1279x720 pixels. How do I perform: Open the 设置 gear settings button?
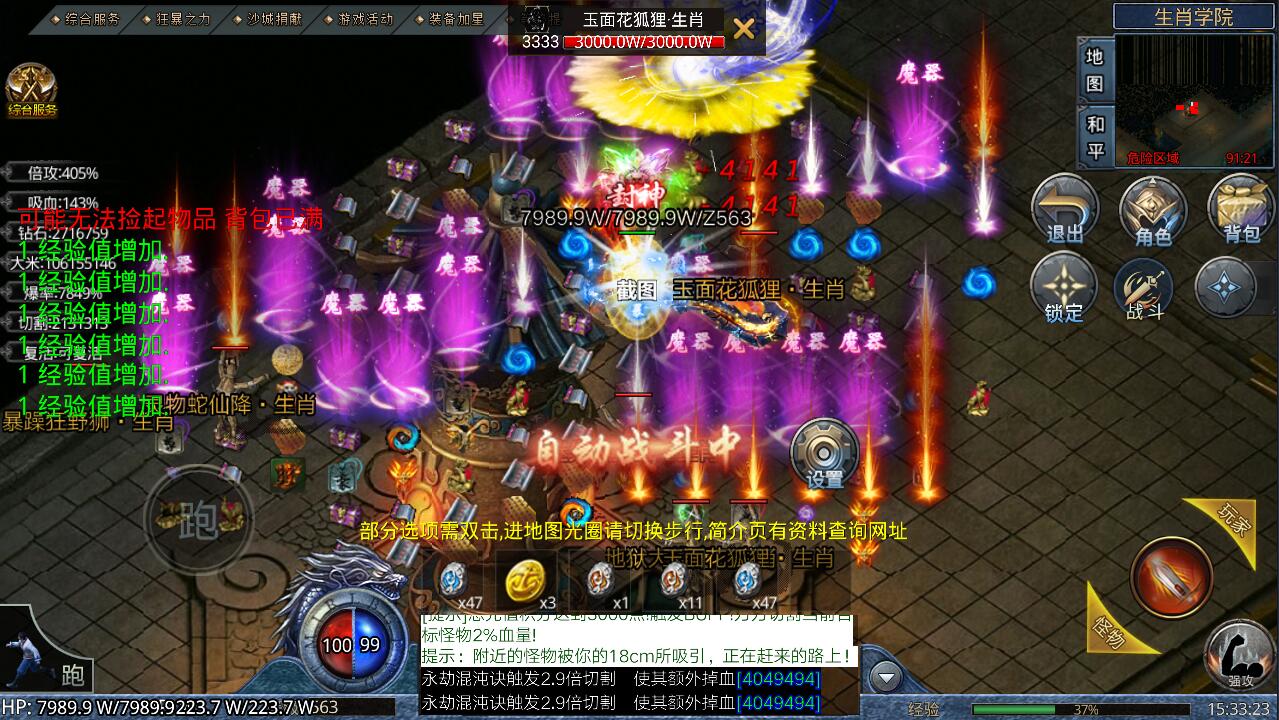[x=825, y=454]
